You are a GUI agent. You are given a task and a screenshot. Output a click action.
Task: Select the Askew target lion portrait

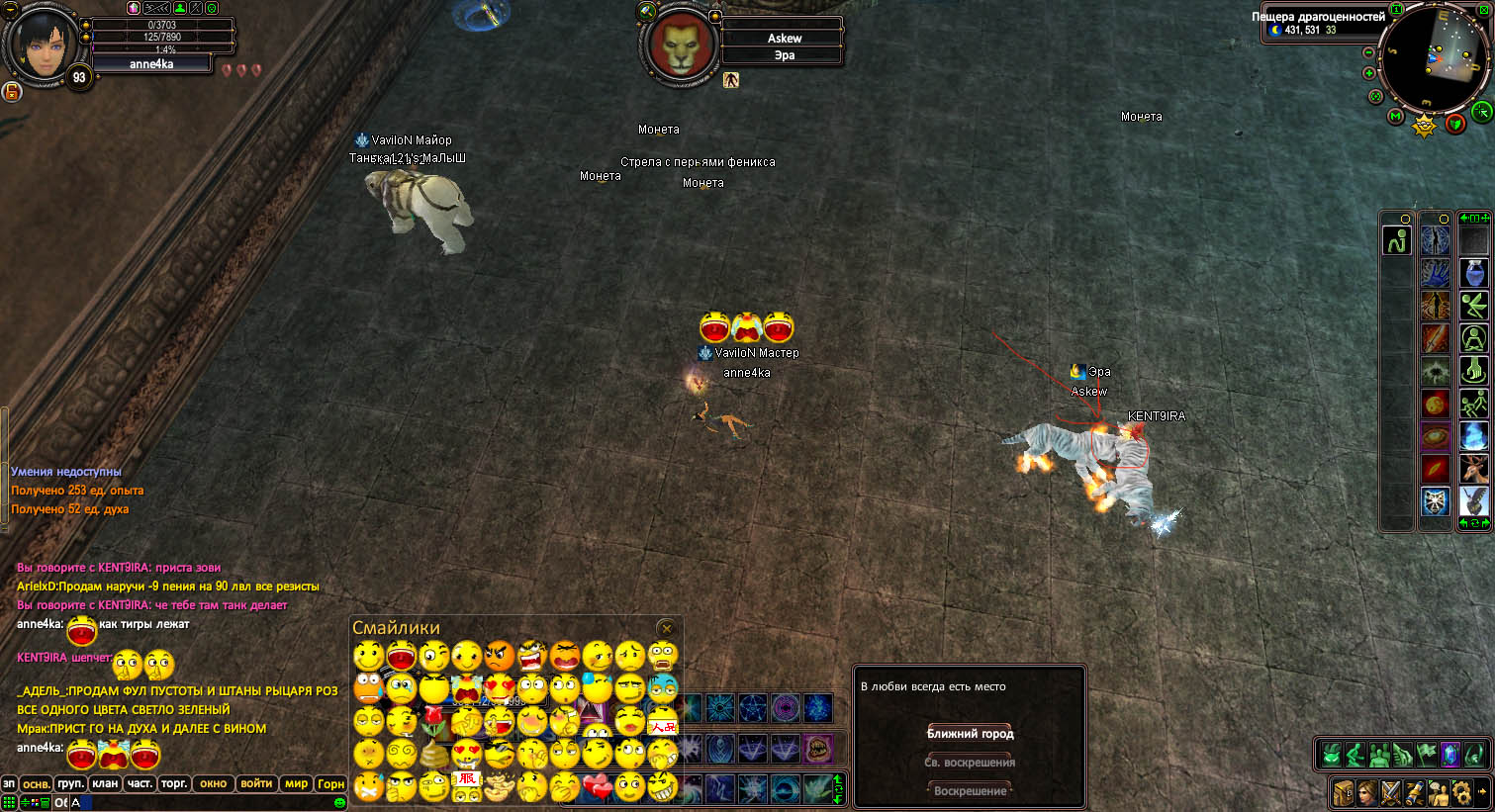(x=679, y=46)
